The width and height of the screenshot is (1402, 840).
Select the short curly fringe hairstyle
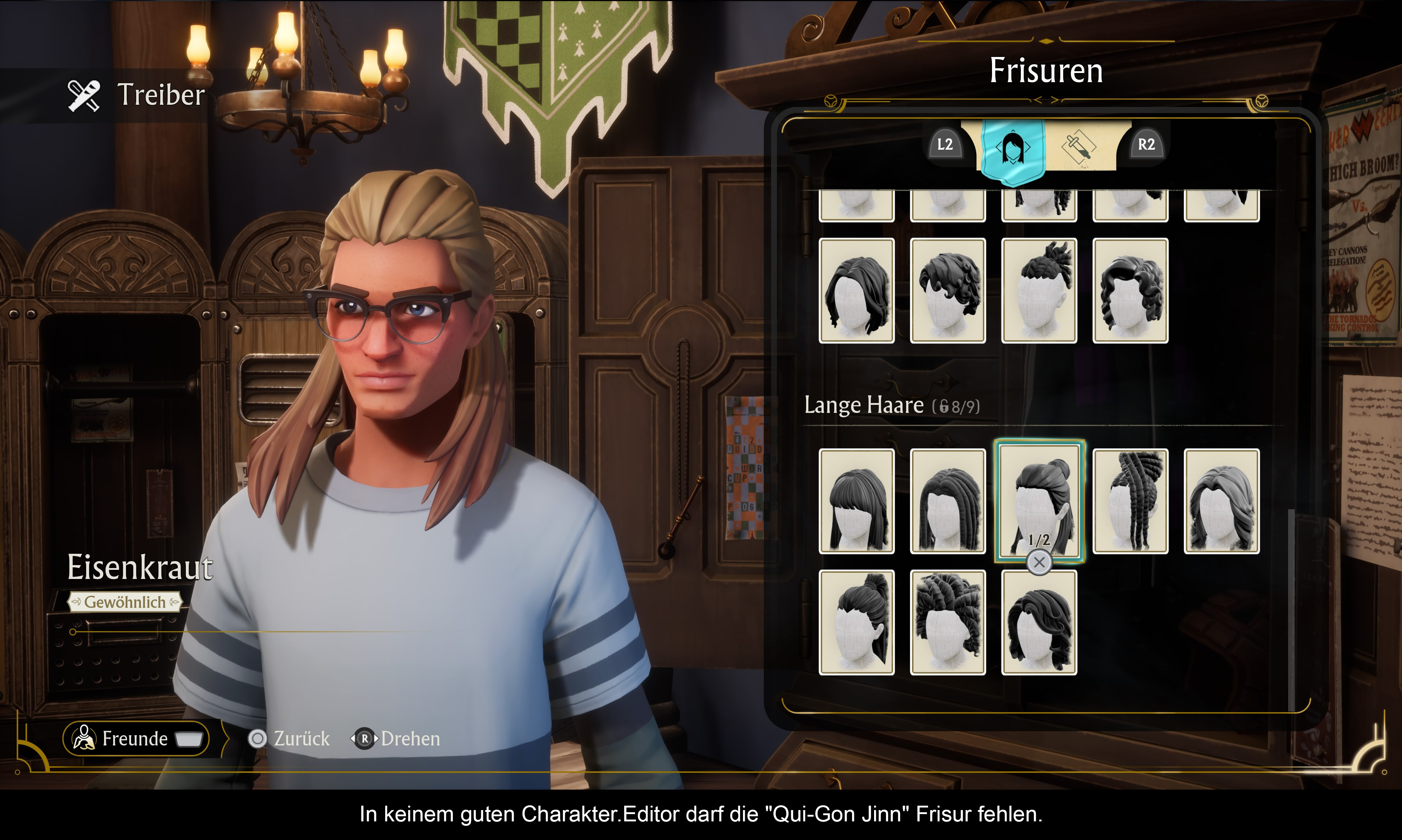coord(947,290)
